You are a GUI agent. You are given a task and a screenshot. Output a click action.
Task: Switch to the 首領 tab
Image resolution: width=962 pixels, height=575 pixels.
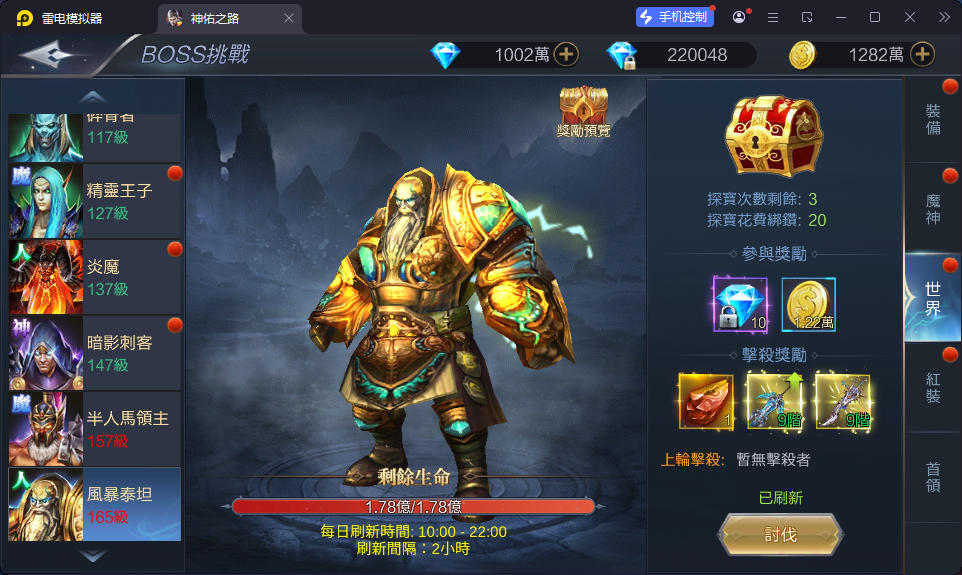point(933,477)
